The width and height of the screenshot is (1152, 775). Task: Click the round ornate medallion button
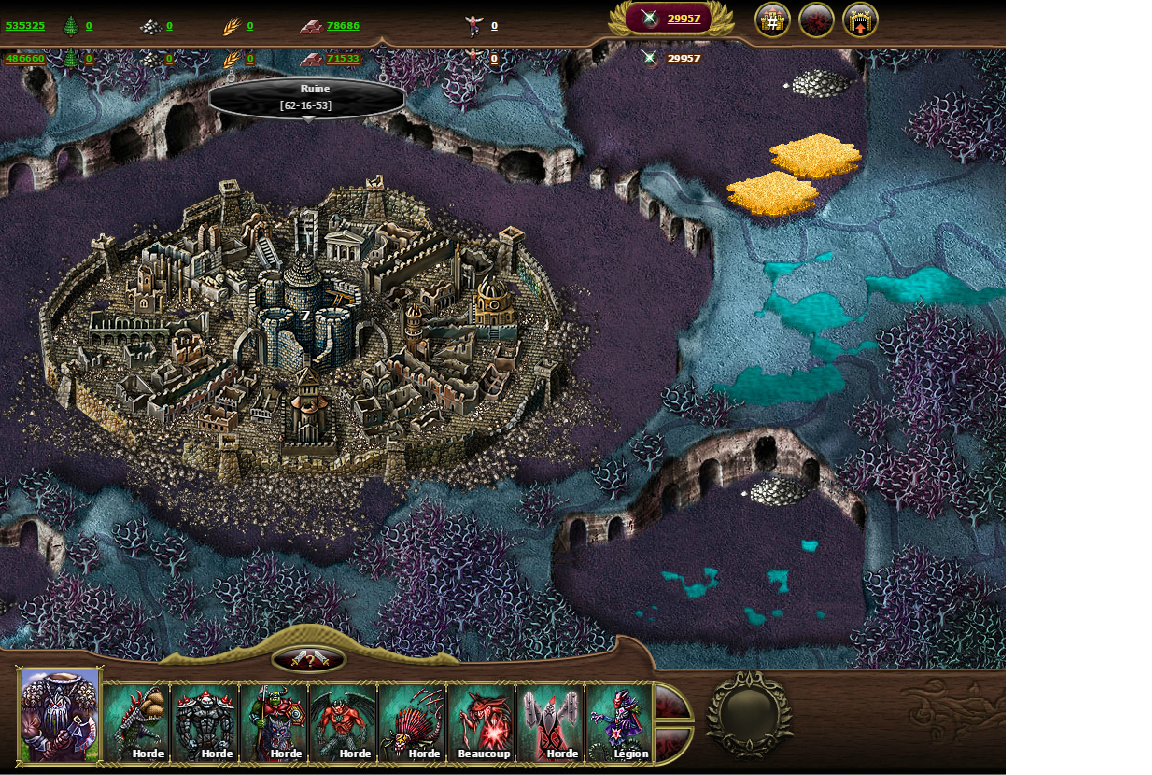point(749,712)
